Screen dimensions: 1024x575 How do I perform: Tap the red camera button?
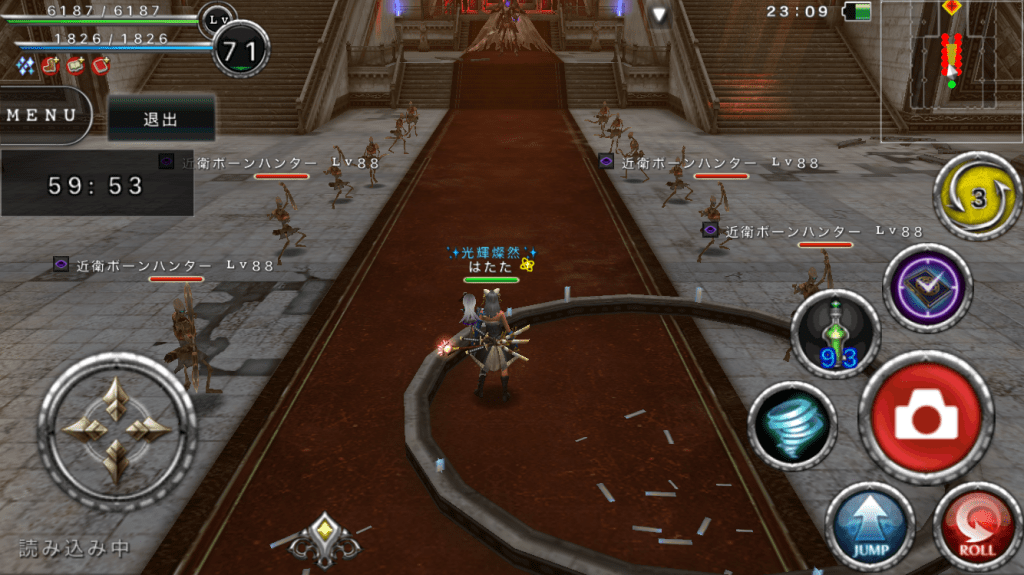coord(925,419)
